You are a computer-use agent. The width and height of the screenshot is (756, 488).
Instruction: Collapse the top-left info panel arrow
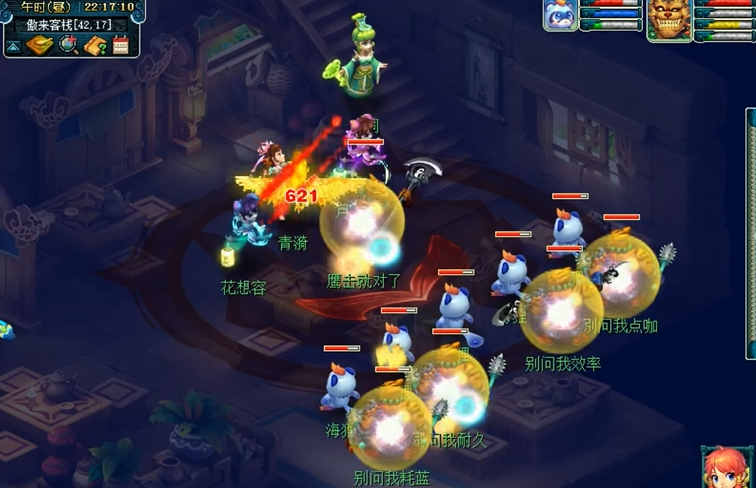[x=13, y=46]
